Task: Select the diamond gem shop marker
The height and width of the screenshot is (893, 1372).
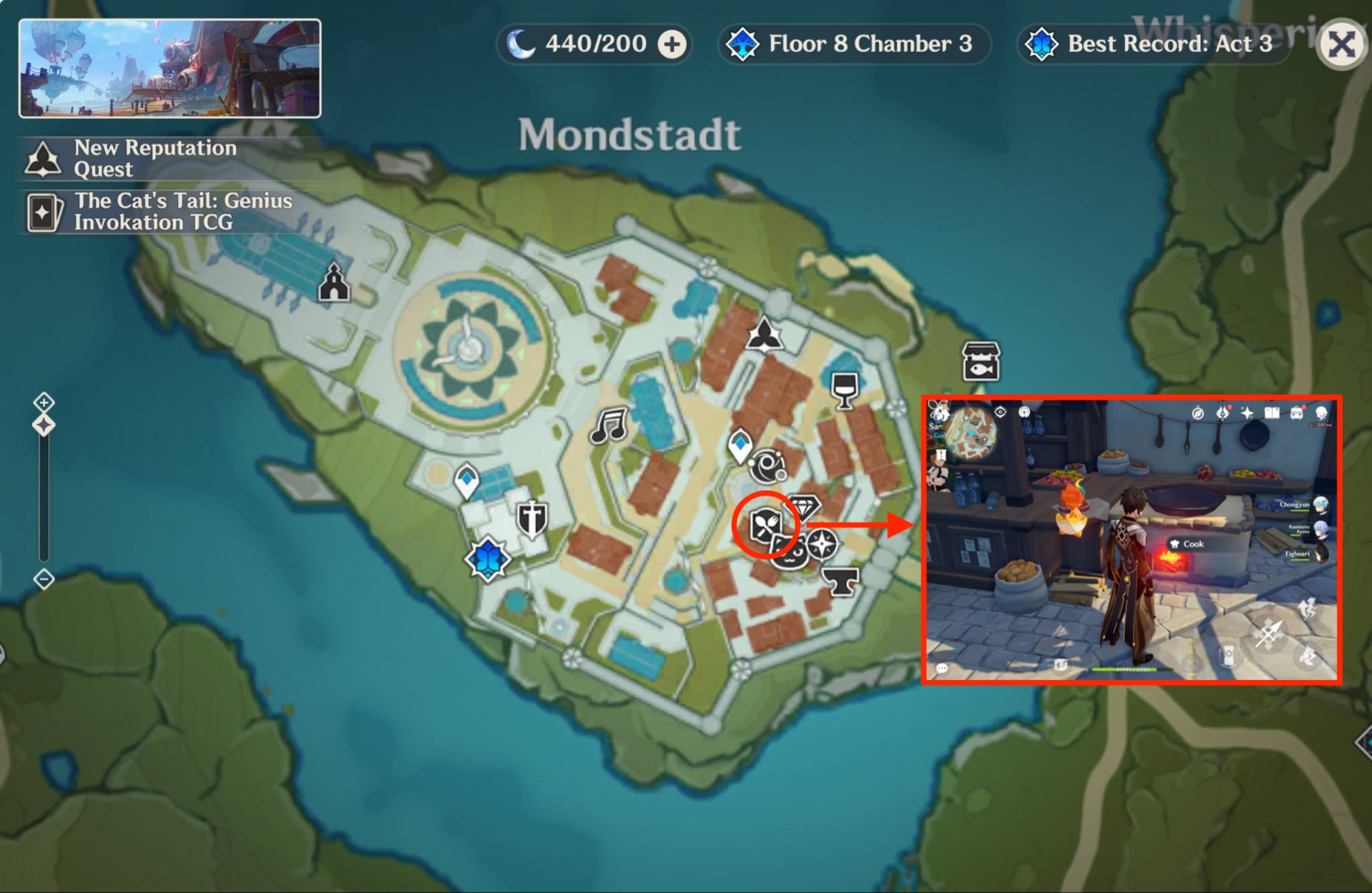Action: 805,507
